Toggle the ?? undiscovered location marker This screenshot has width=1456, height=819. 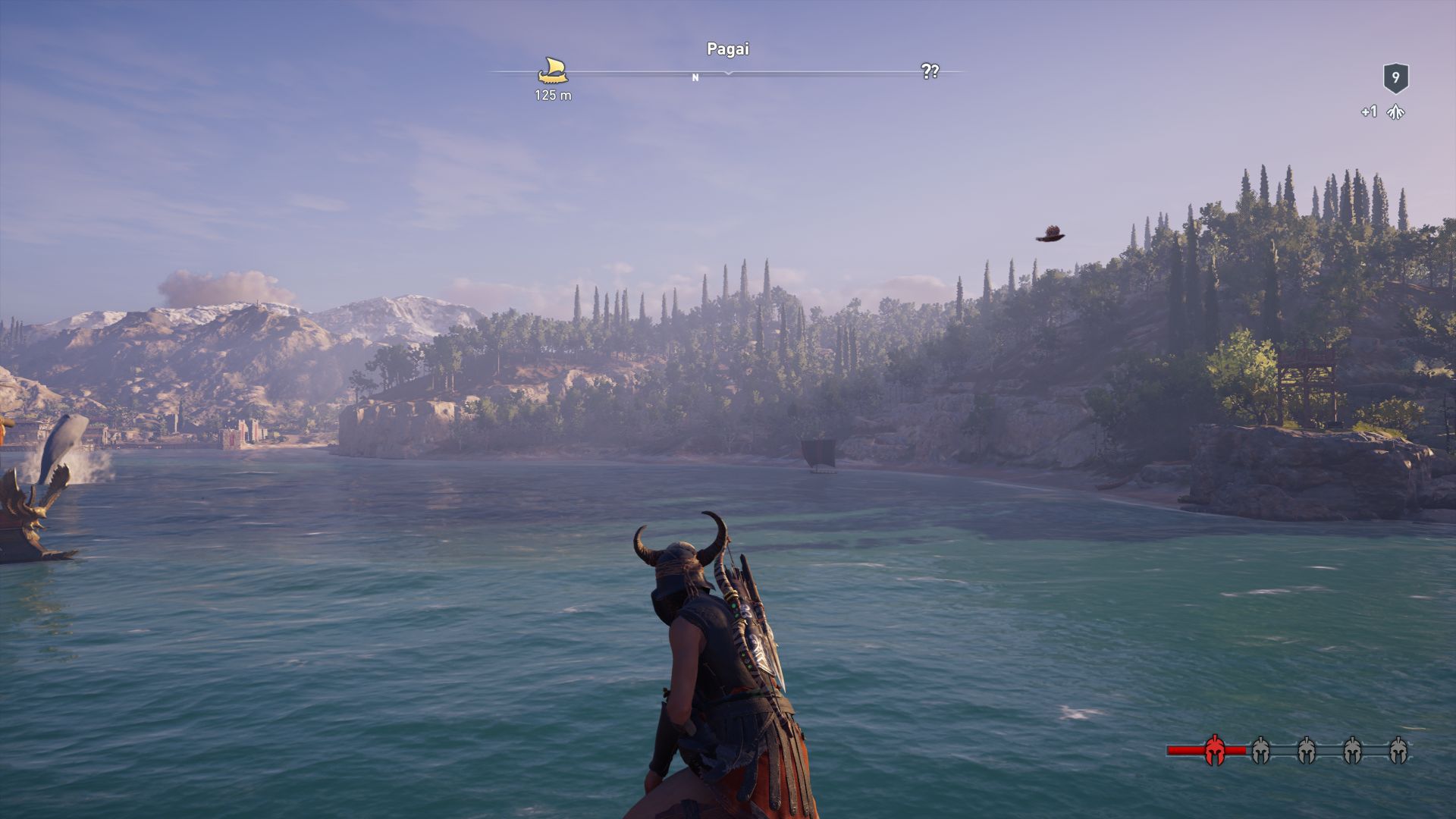[x=930, y=72]
